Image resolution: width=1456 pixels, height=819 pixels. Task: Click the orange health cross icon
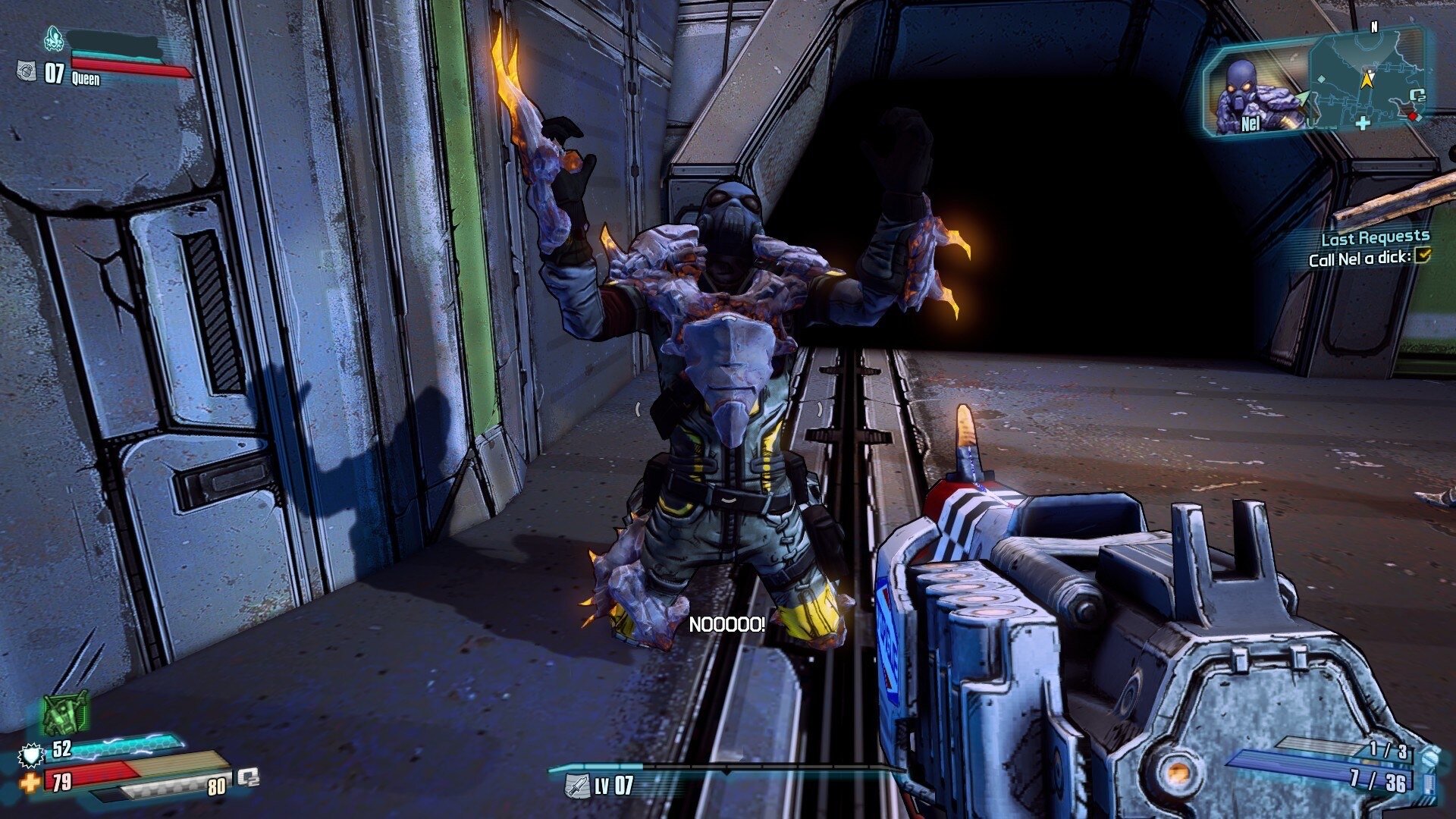point(30,782)
